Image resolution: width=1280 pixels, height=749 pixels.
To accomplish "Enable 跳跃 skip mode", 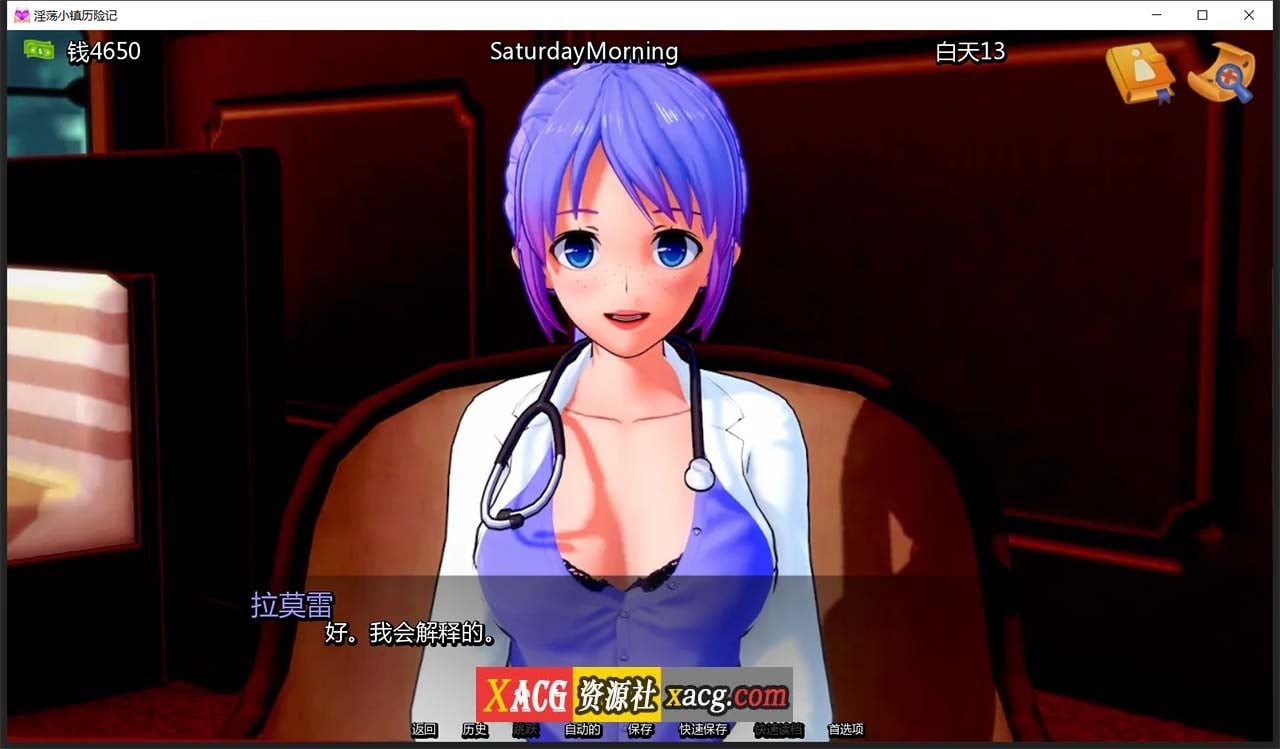I will click(x=524, y=730).
